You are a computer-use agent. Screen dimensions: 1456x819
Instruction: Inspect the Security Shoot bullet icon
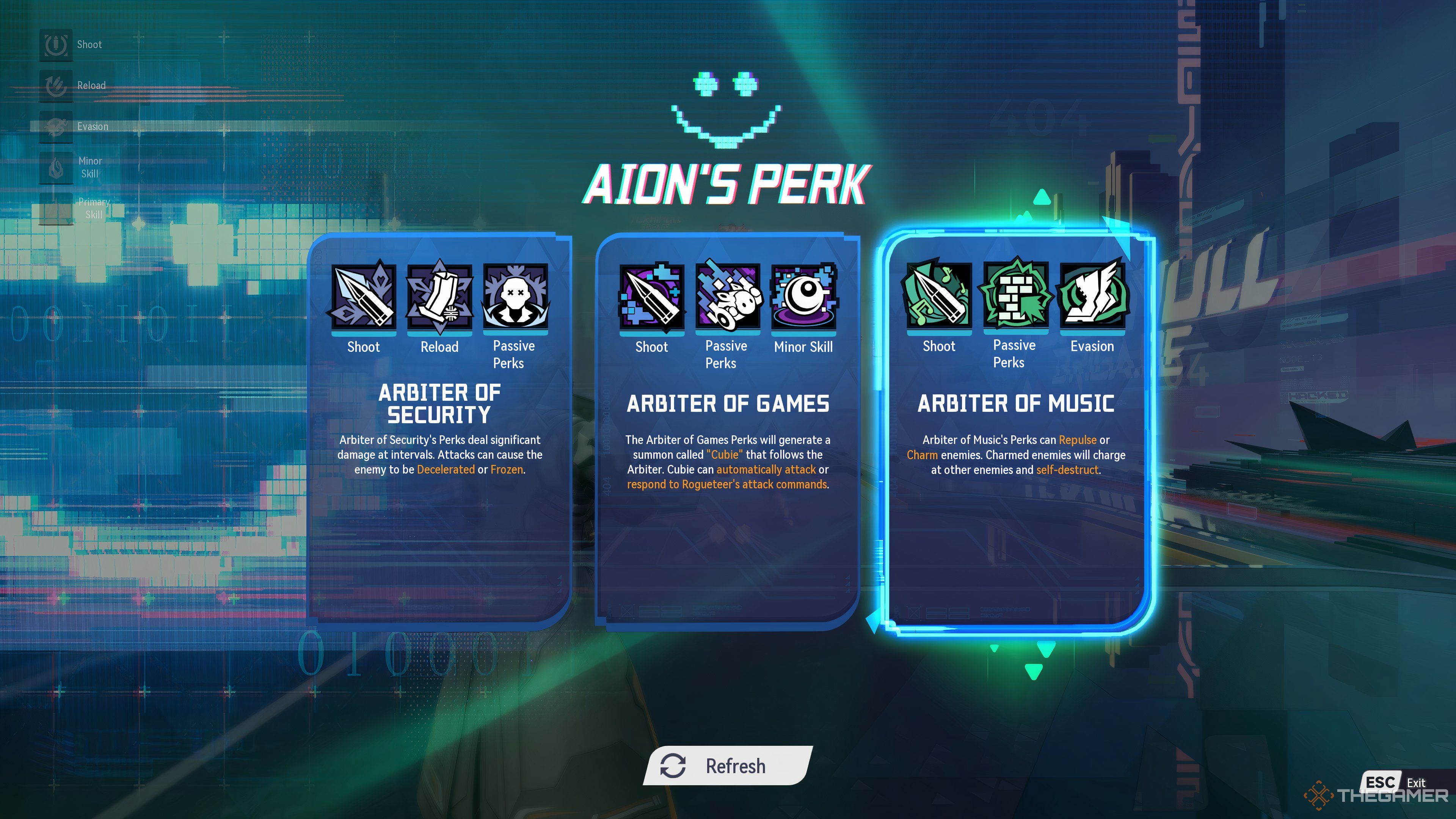[x=364, y=296]
